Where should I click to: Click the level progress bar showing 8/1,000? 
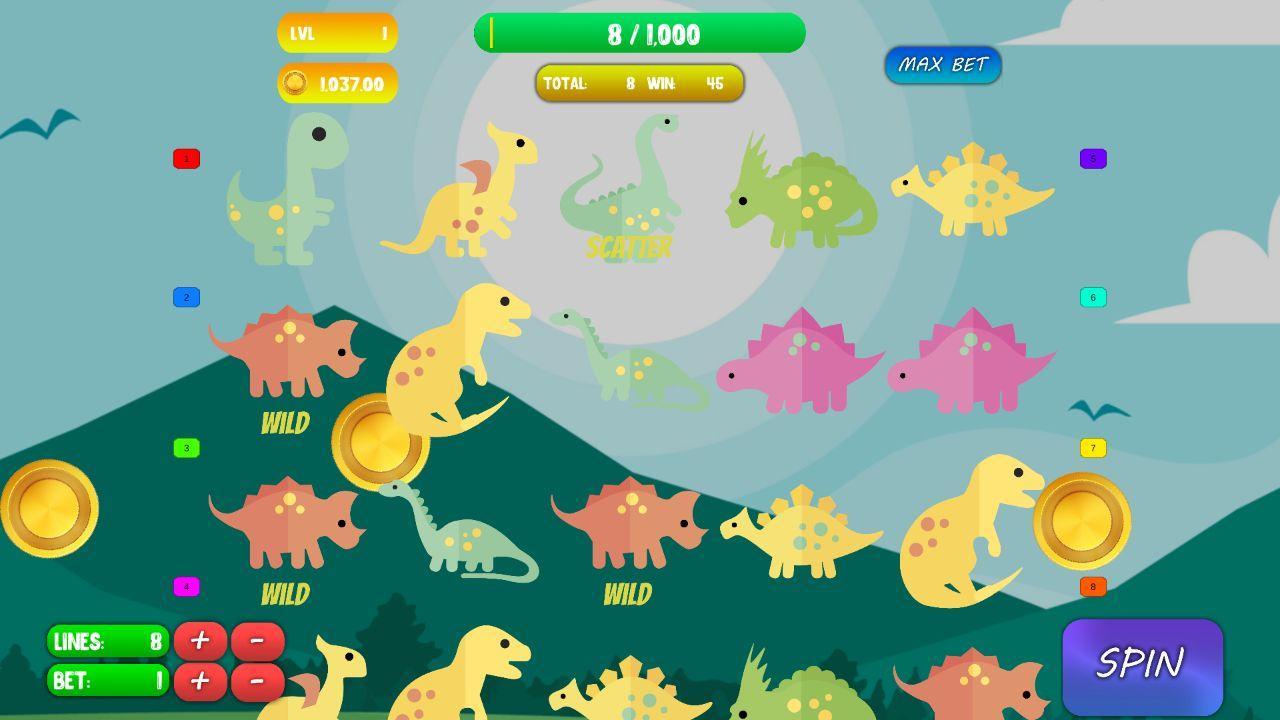(x=640, y=33)
